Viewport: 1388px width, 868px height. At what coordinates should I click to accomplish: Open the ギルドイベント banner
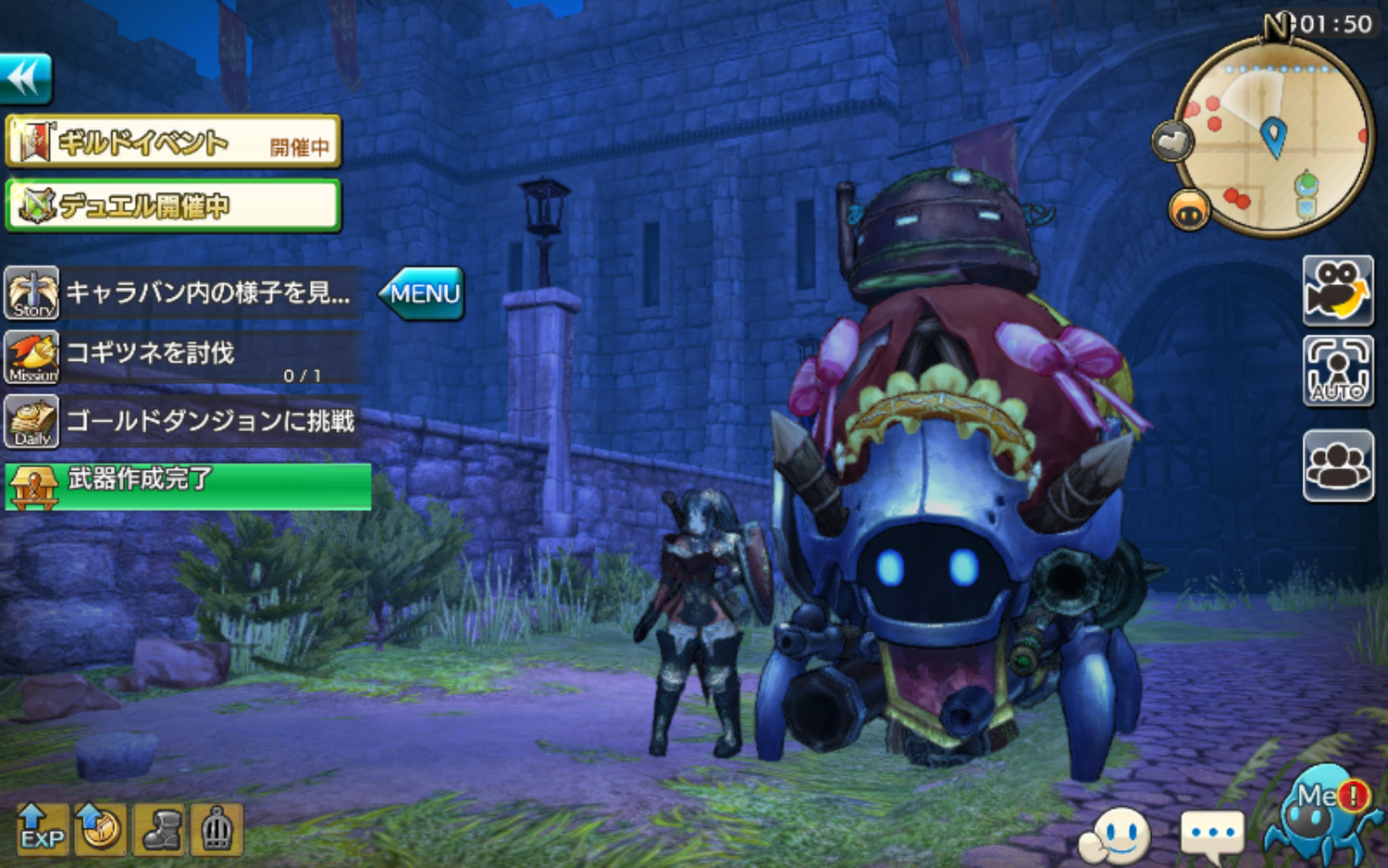(x=173, y=142)
